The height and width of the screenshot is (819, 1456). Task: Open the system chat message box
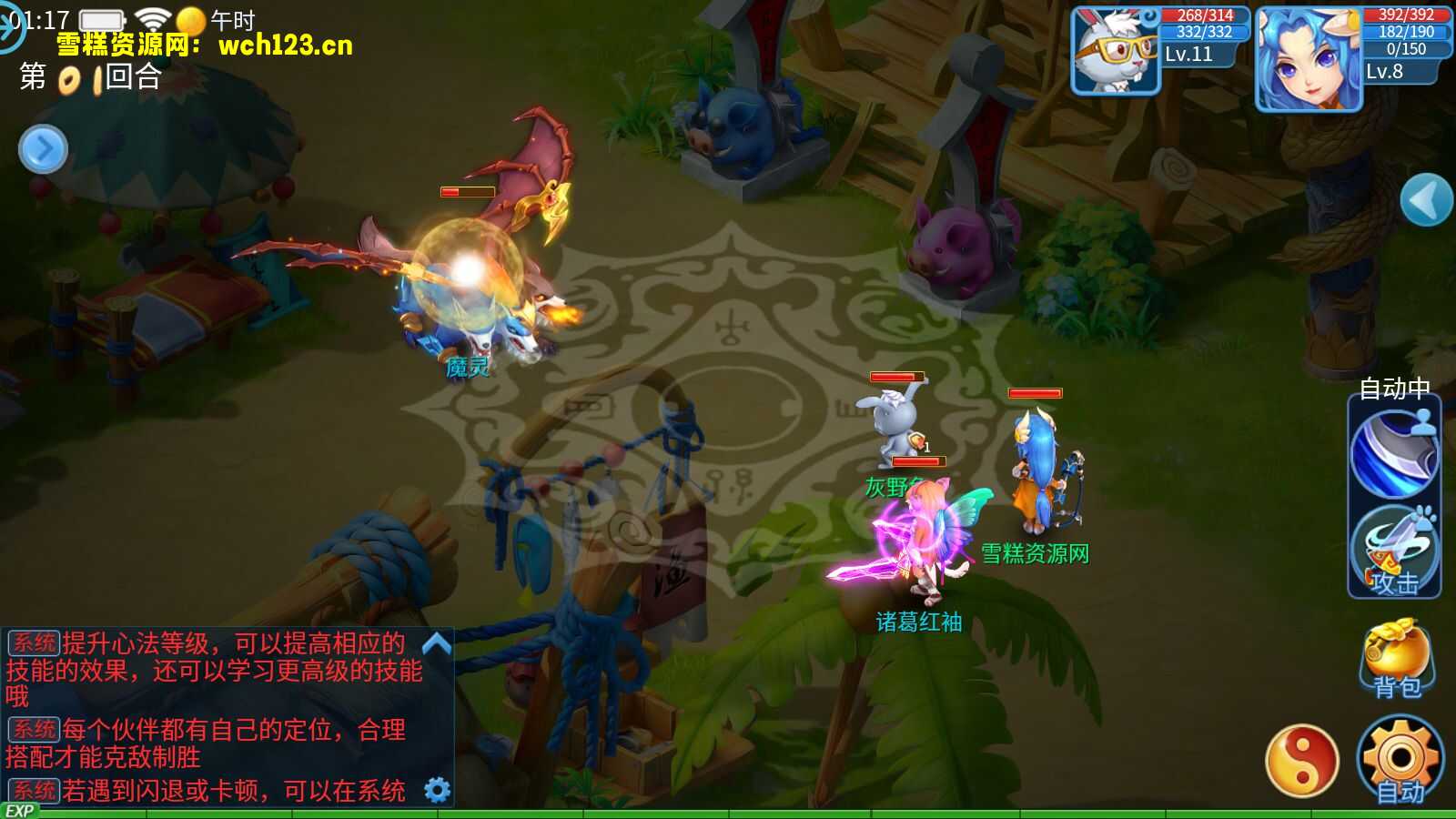(x=214, y=714)
